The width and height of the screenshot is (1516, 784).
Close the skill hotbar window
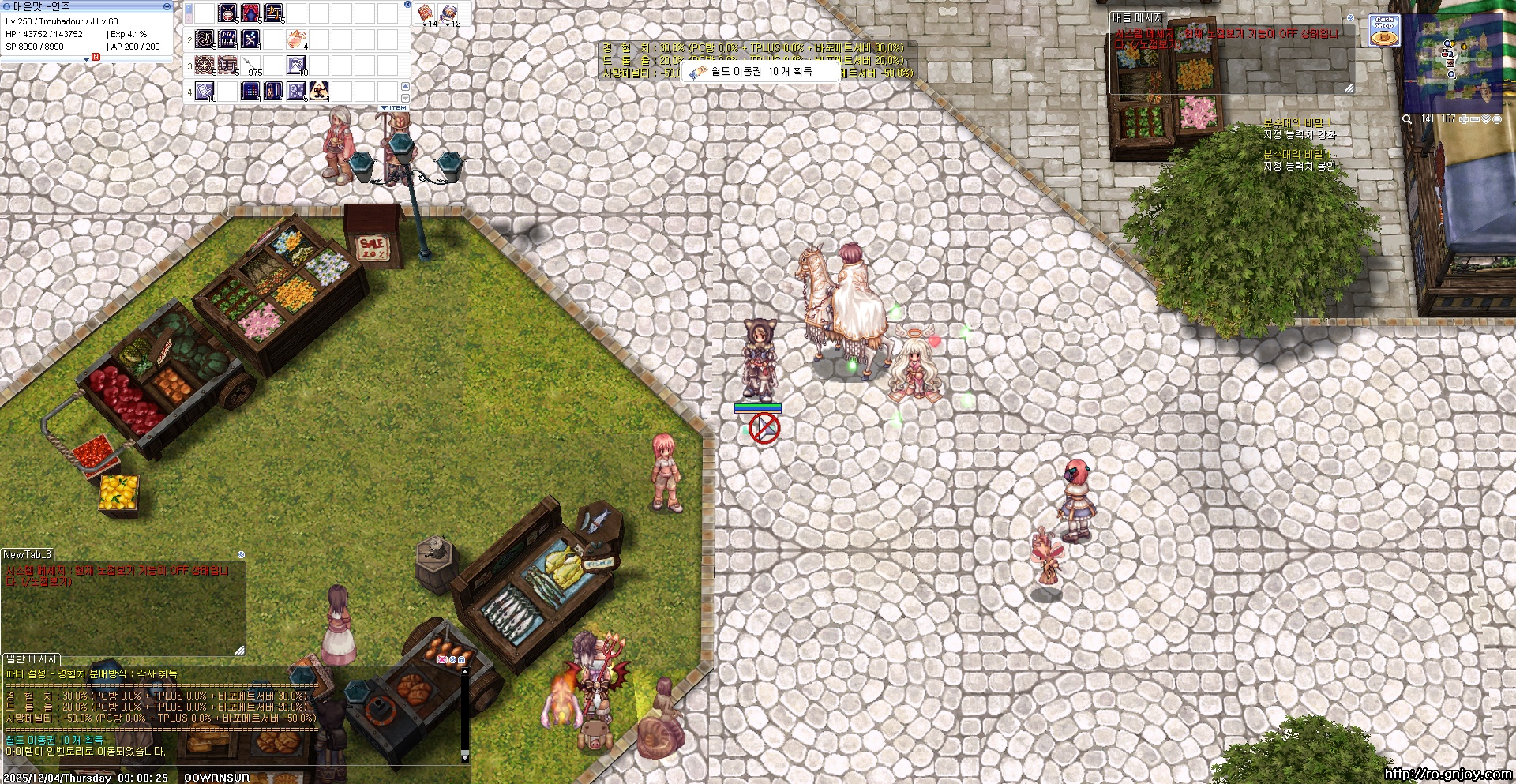(407, 4)
